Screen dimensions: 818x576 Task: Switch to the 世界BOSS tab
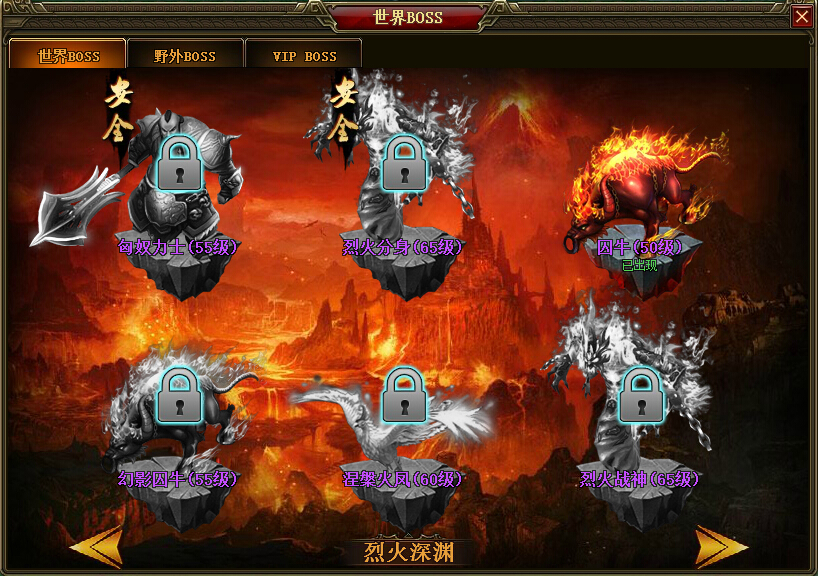click(x=68, y=55)
